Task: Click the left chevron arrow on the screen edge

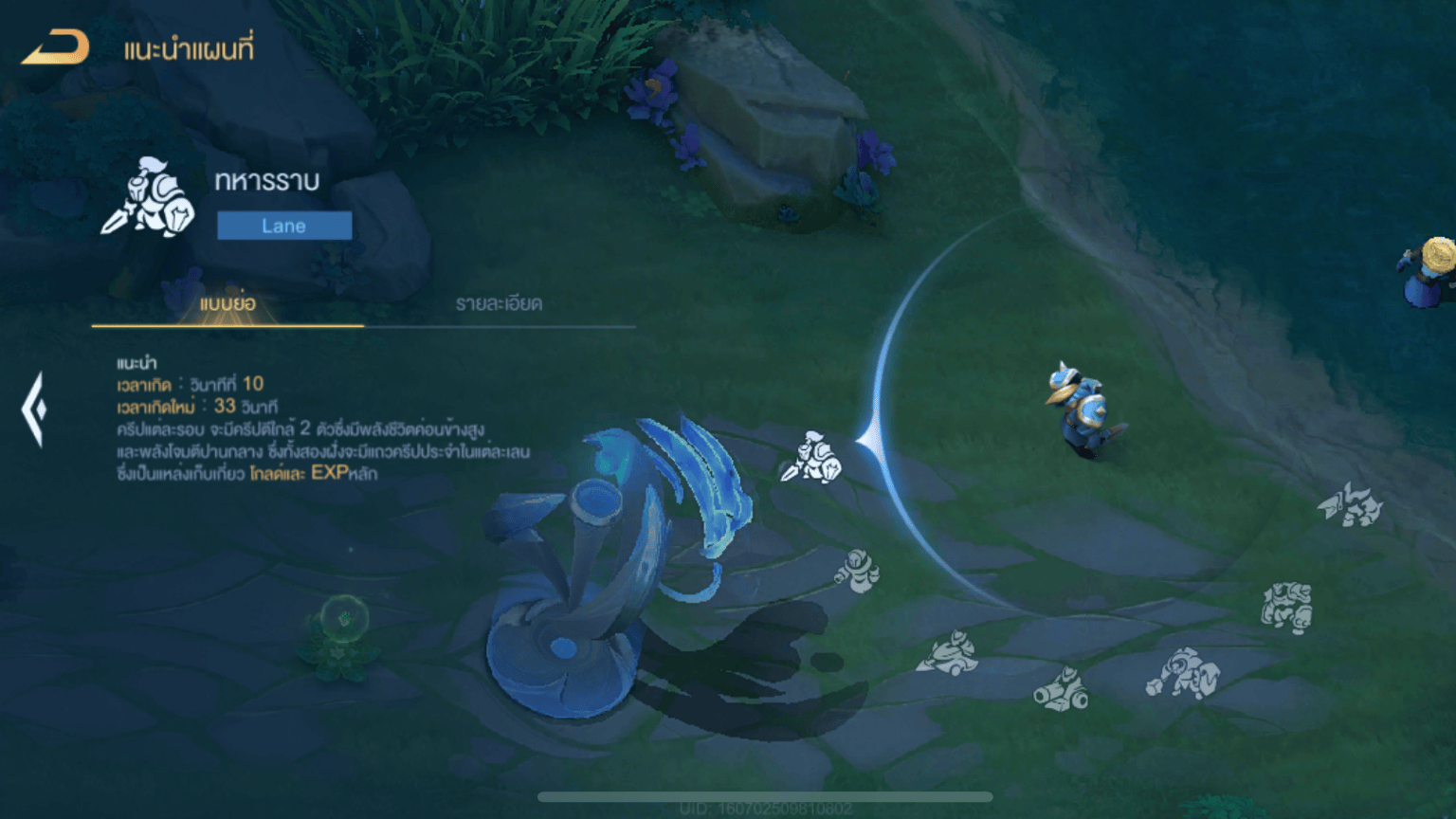Action: (x=34, y=409)
